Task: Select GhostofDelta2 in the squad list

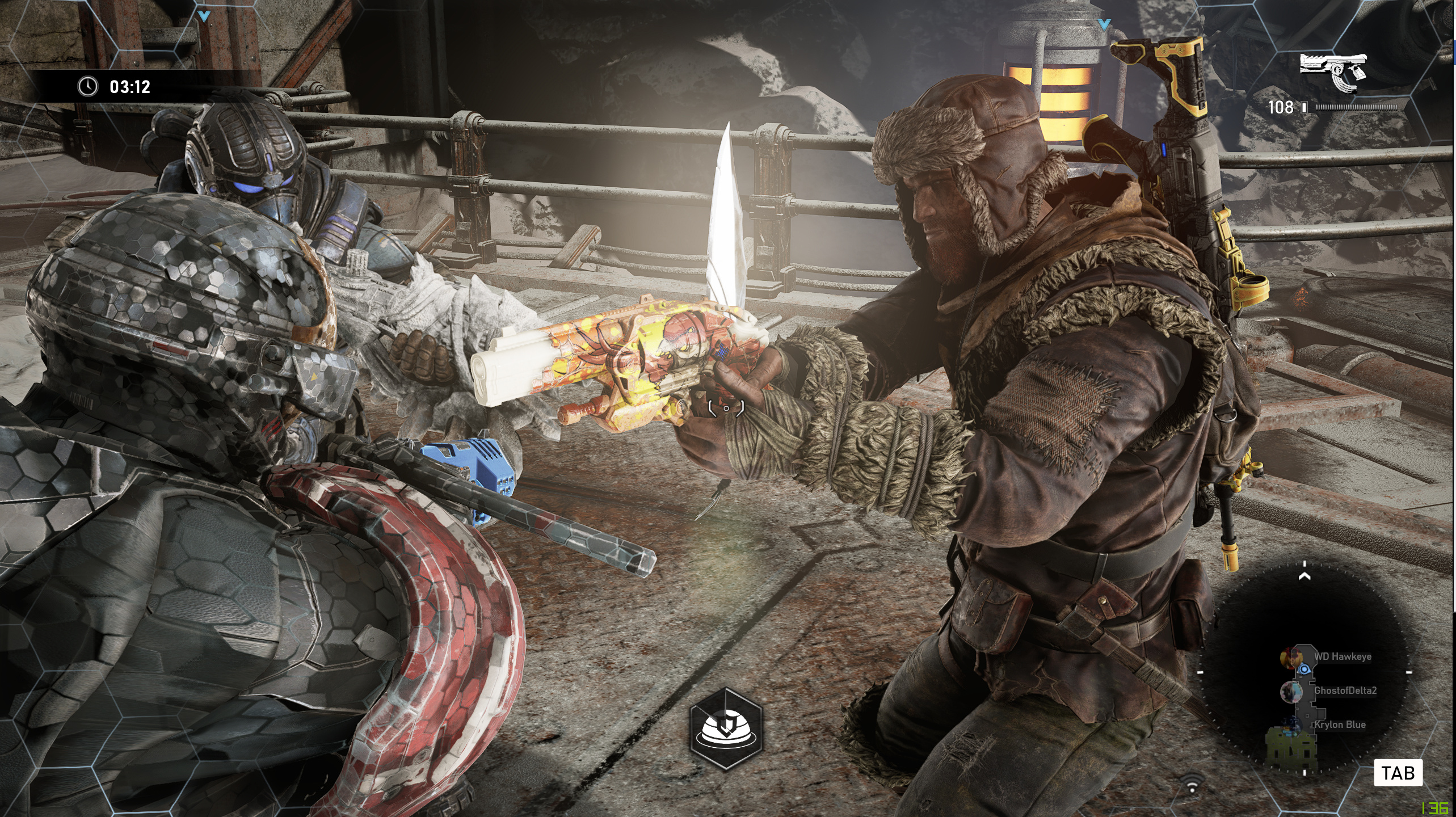Action: point(1344,690)
